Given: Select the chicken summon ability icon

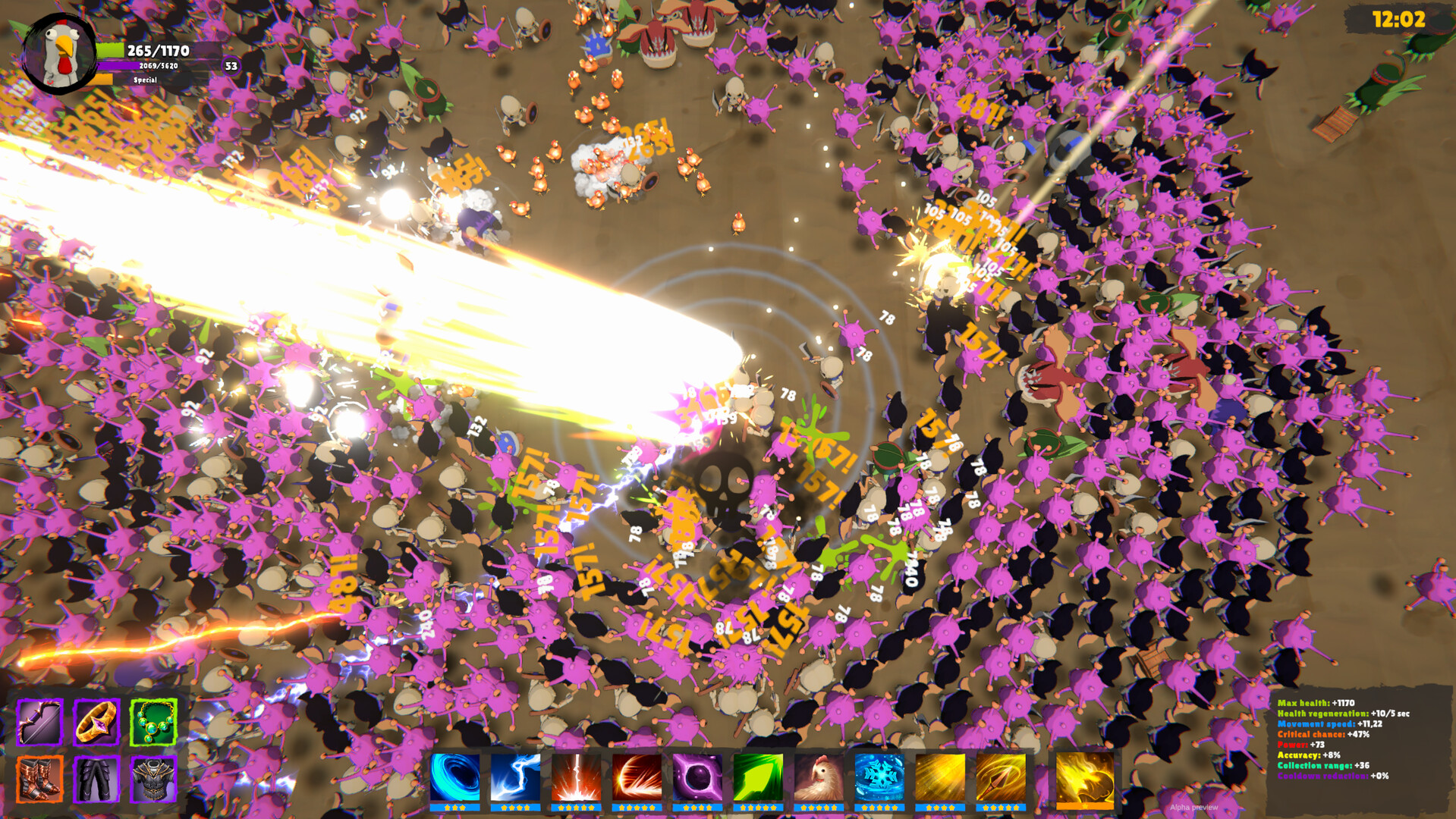Looking at the screenshot, I should point(815,779).
